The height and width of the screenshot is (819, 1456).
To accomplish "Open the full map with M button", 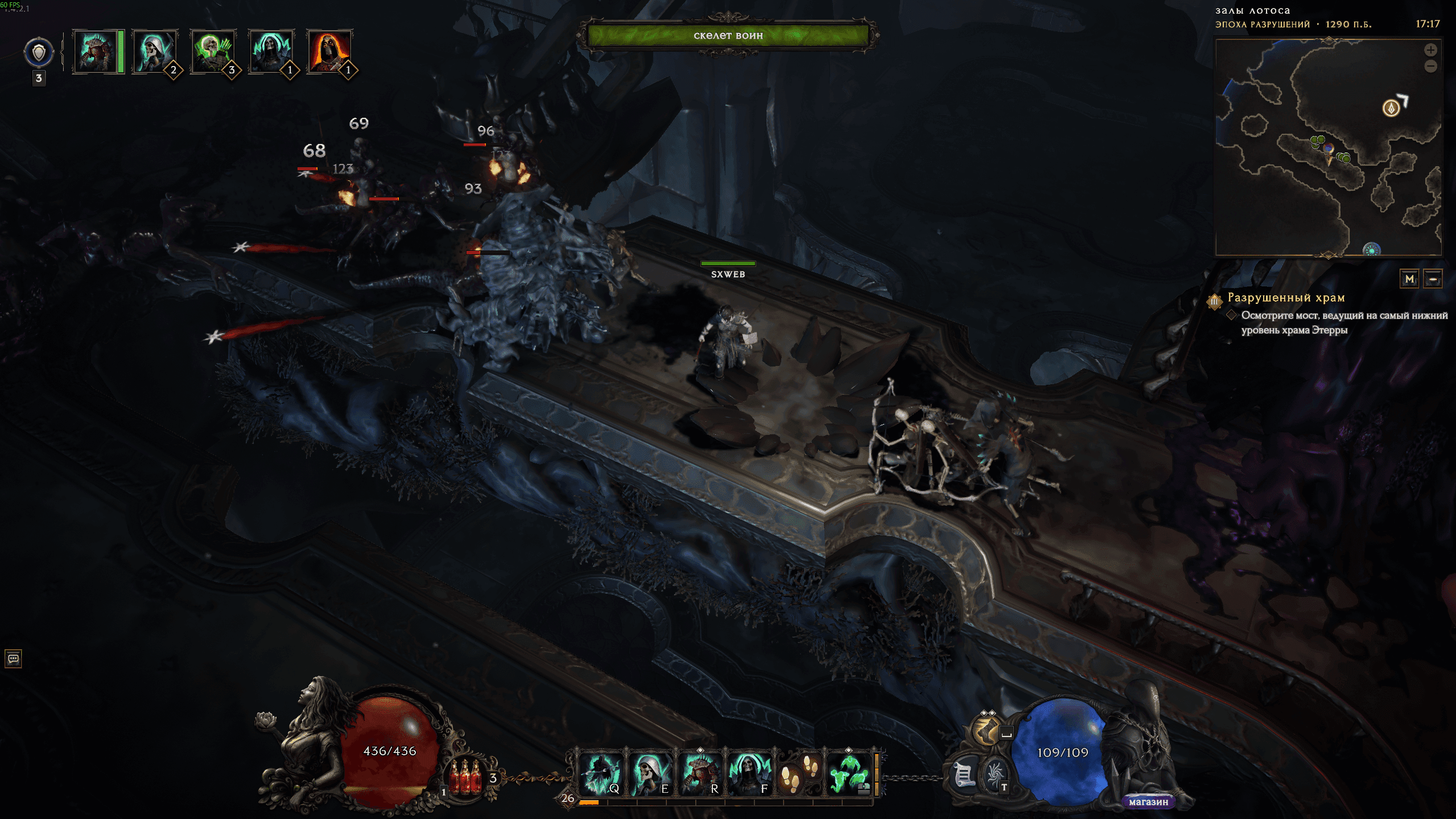I will coord(1409,279).
